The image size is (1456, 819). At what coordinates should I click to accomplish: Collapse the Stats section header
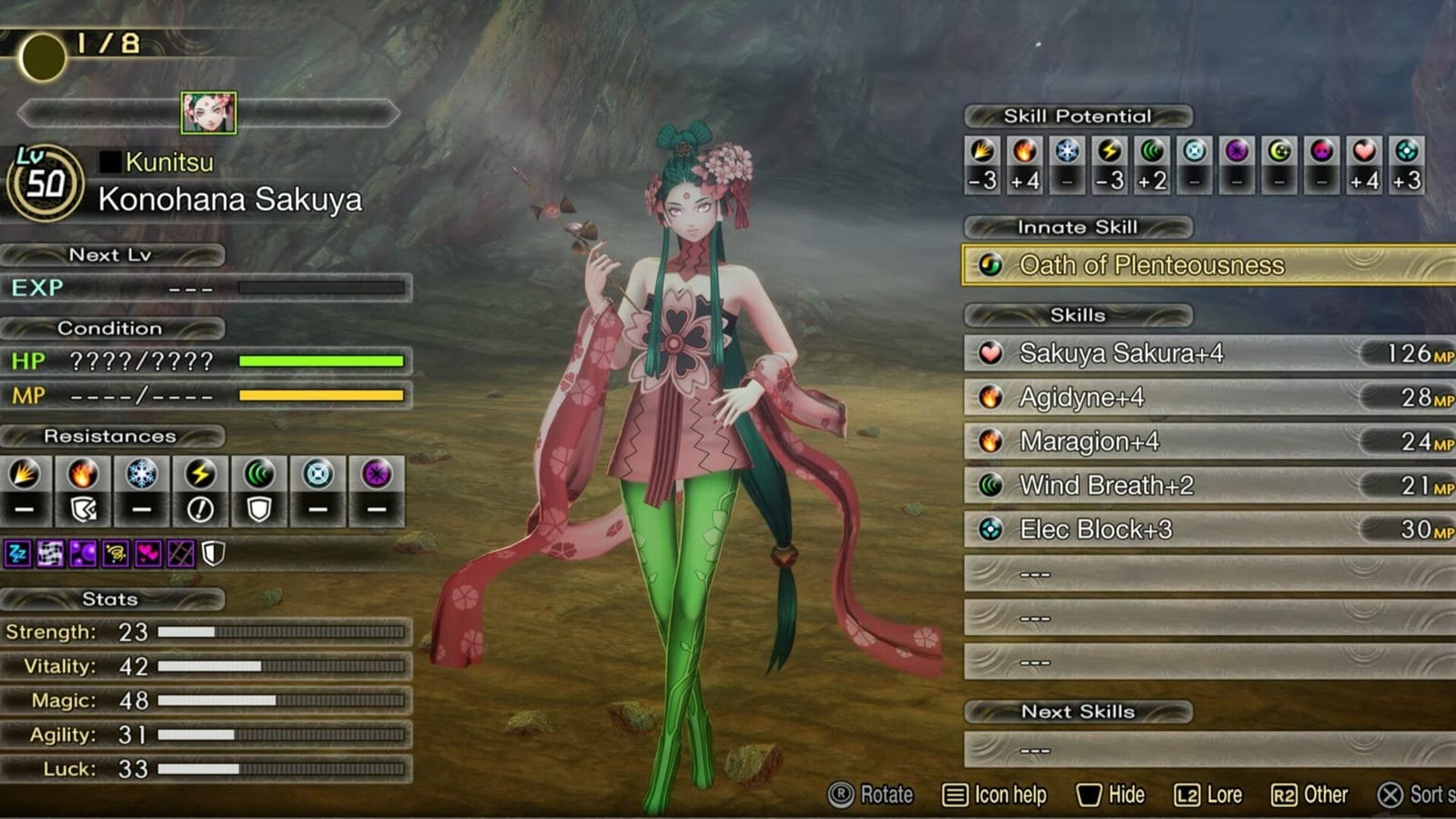[x=112, y=600]
